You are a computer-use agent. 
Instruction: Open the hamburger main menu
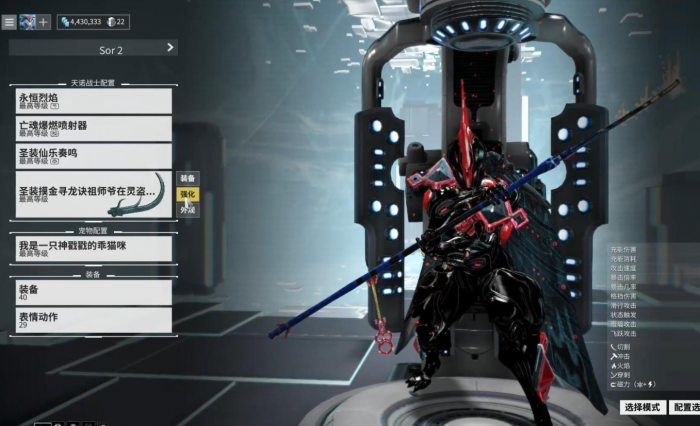click(x=10, y=22)
